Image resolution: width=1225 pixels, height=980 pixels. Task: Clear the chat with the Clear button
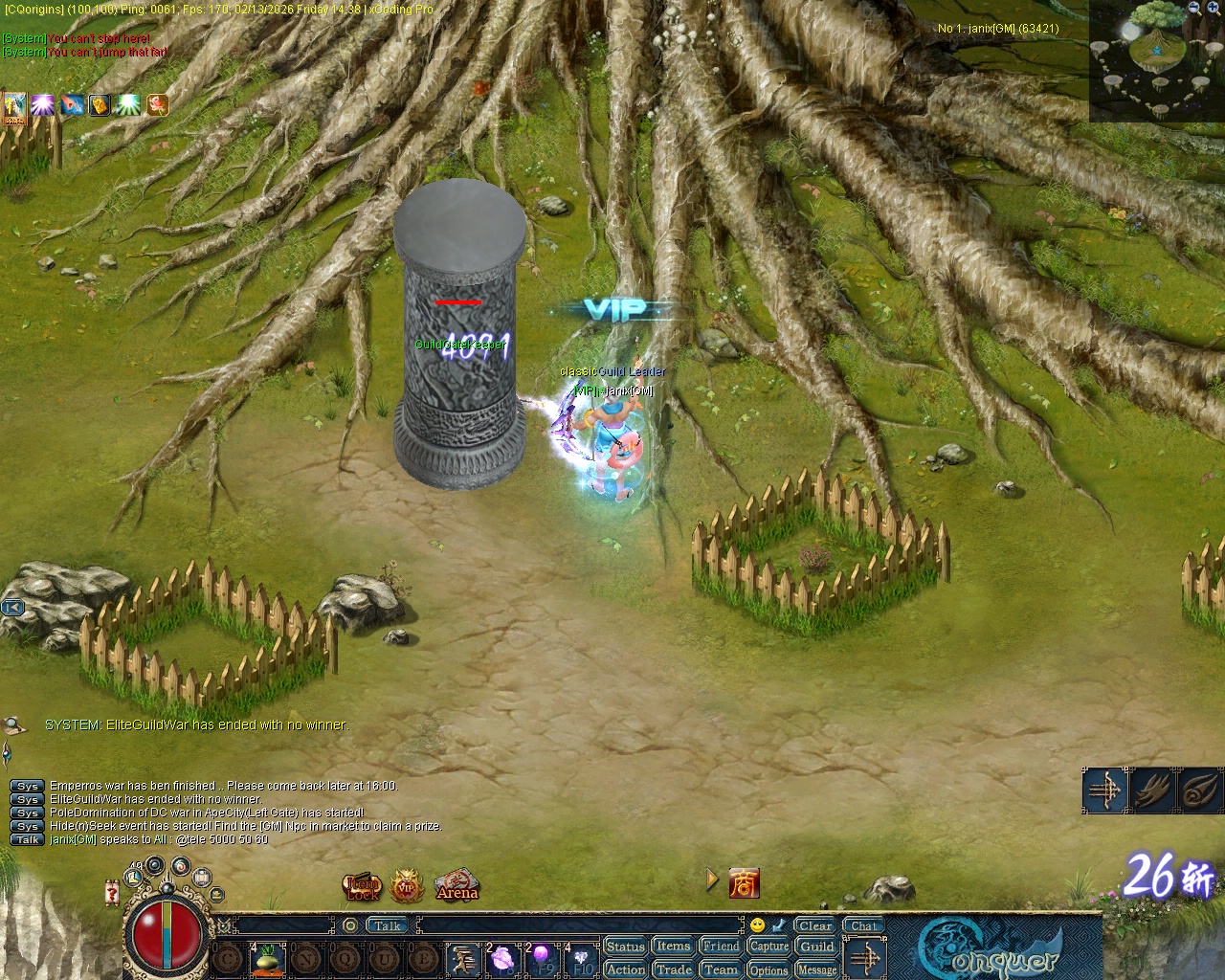[814, 924]
